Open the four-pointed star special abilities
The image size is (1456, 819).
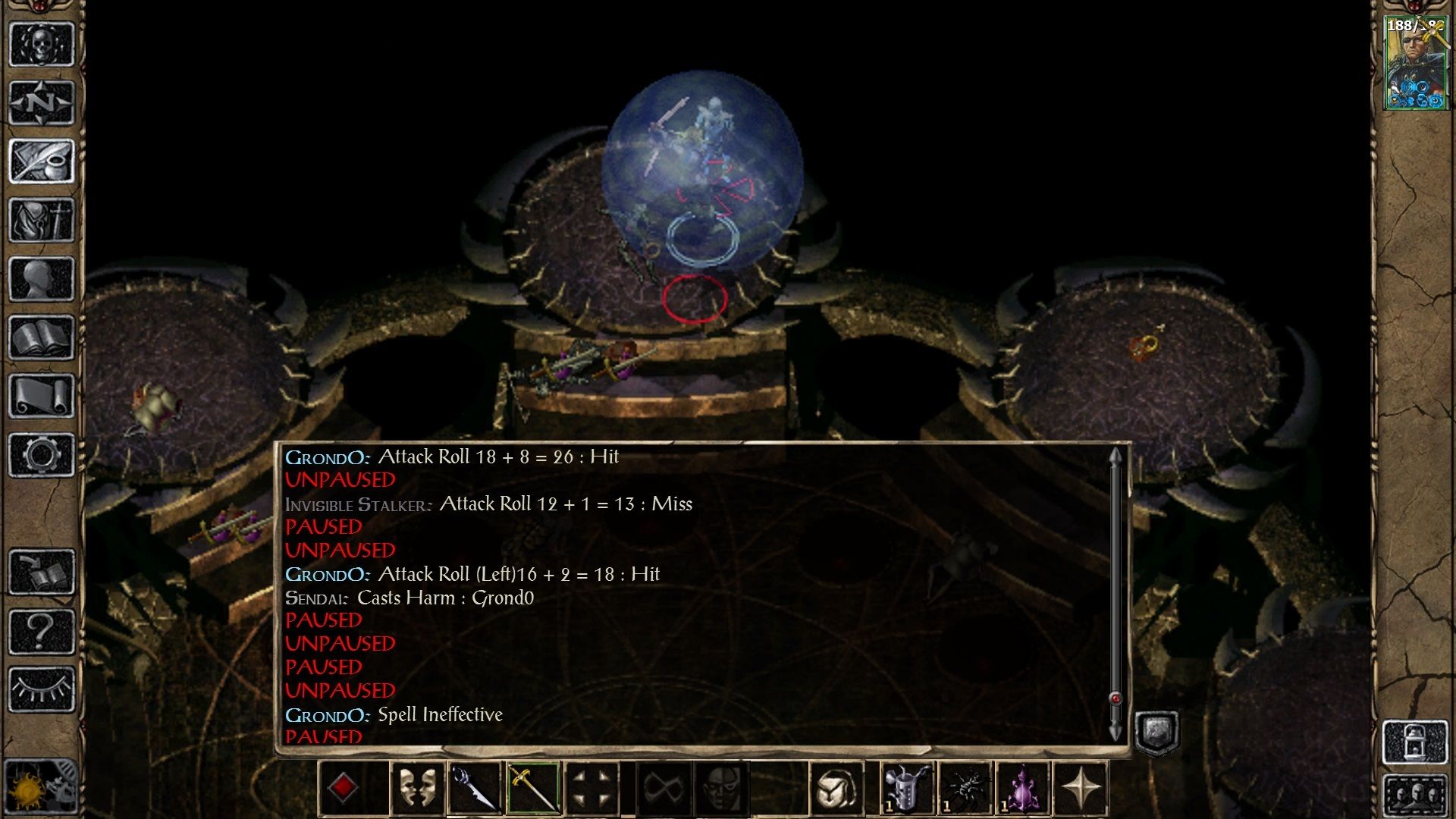1081,789
